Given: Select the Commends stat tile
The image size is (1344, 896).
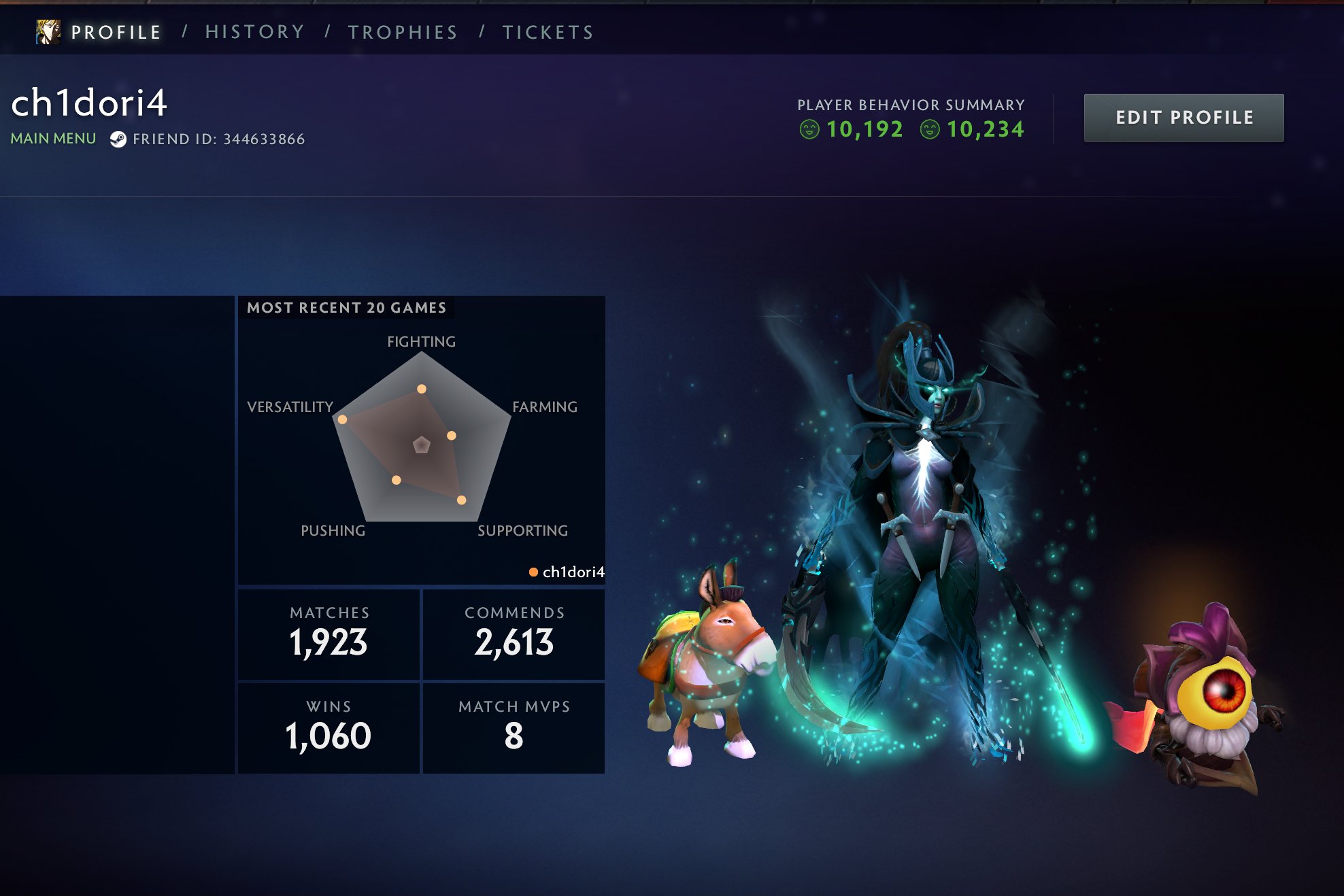Looking at the screenshot, I should click(x=514, y=634).
